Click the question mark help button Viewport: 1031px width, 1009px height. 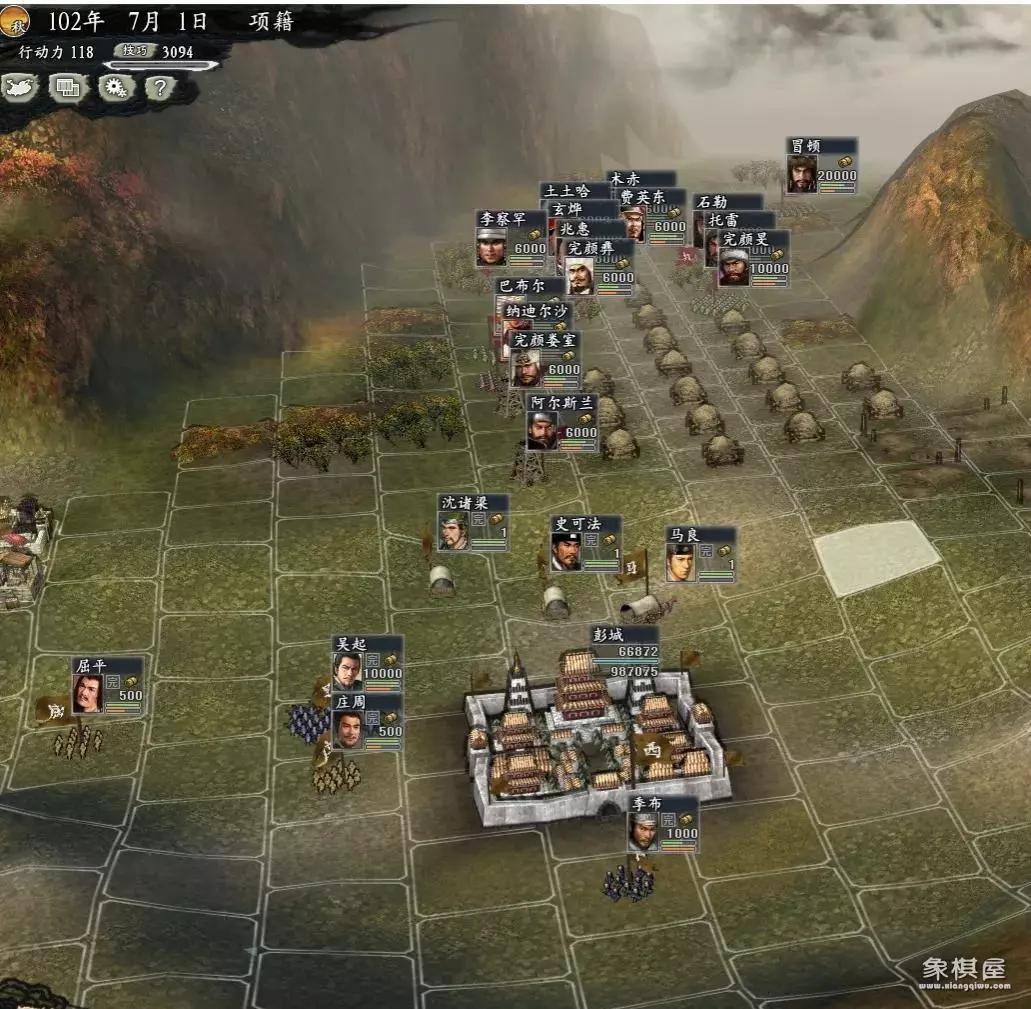pyautogui.click(x=160, y=88)
